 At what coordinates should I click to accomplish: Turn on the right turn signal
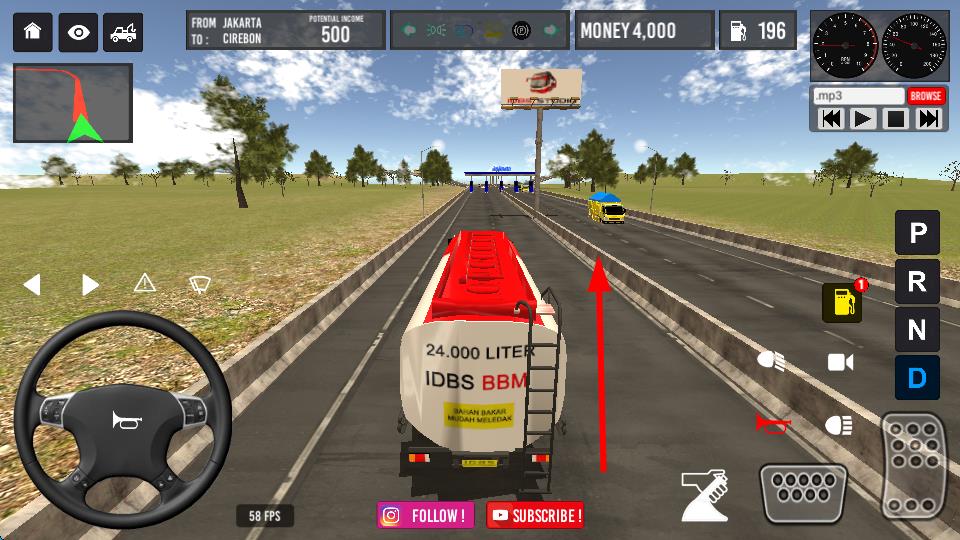point(90,285)
